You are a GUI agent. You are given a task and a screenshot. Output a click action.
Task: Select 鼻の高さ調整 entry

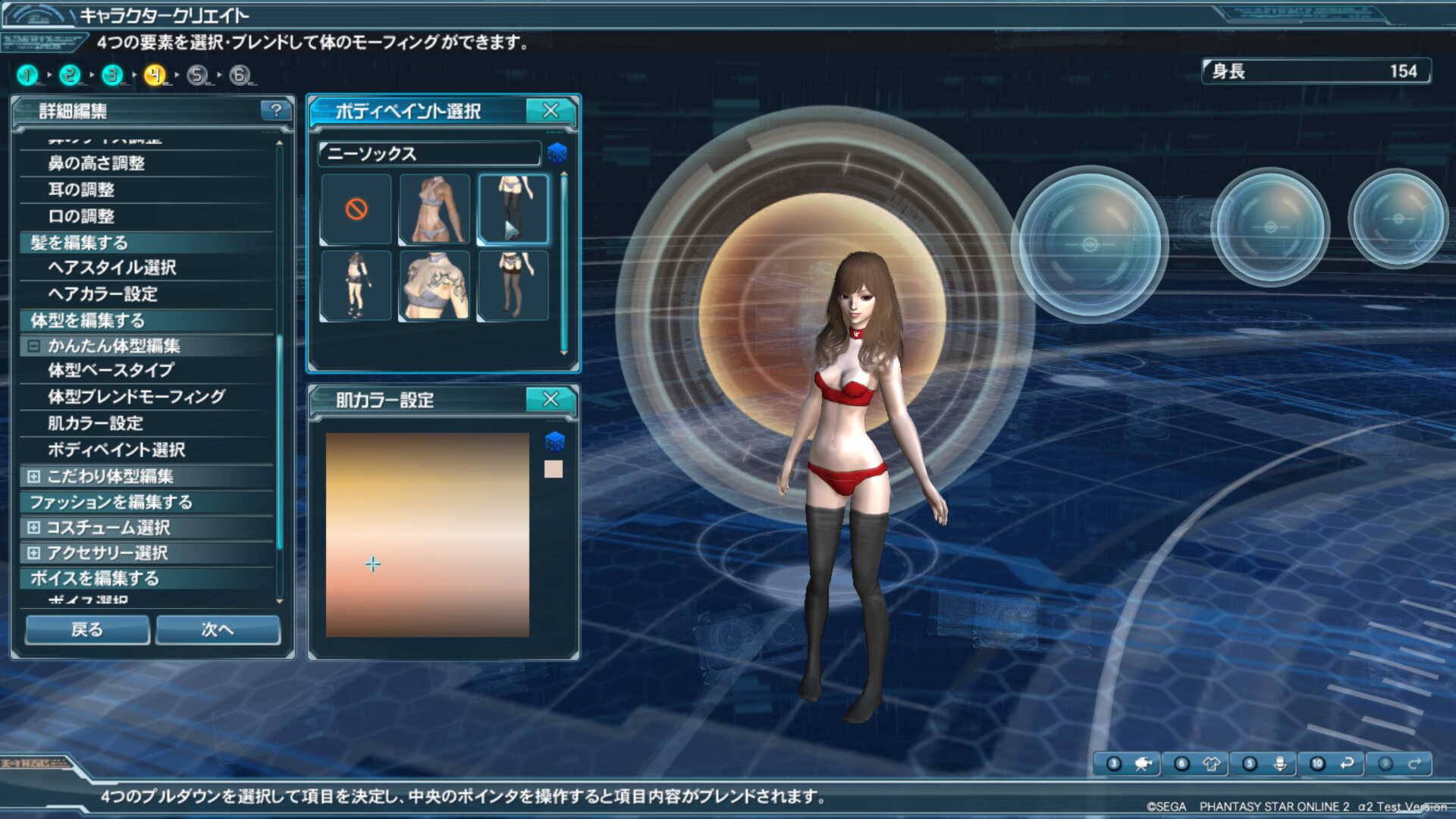click(96, 163)
